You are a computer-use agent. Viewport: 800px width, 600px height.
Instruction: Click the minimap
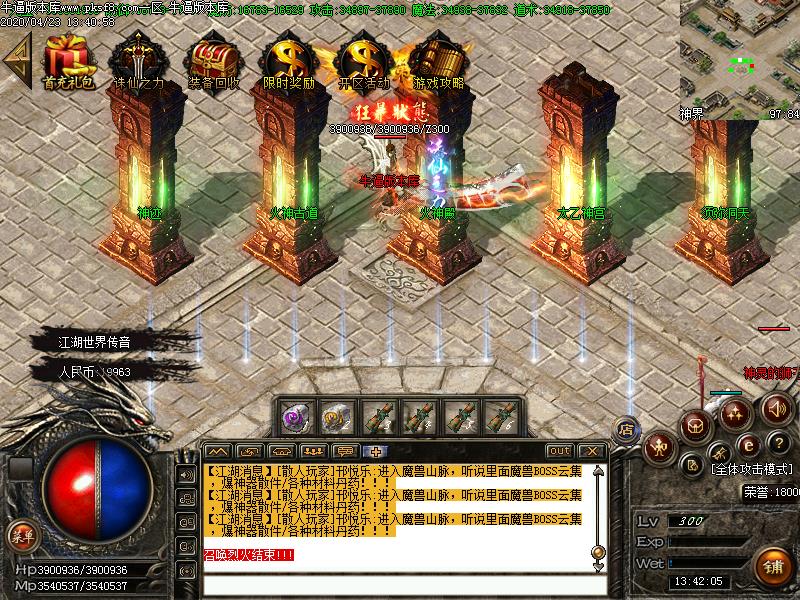tap(740, 55)
